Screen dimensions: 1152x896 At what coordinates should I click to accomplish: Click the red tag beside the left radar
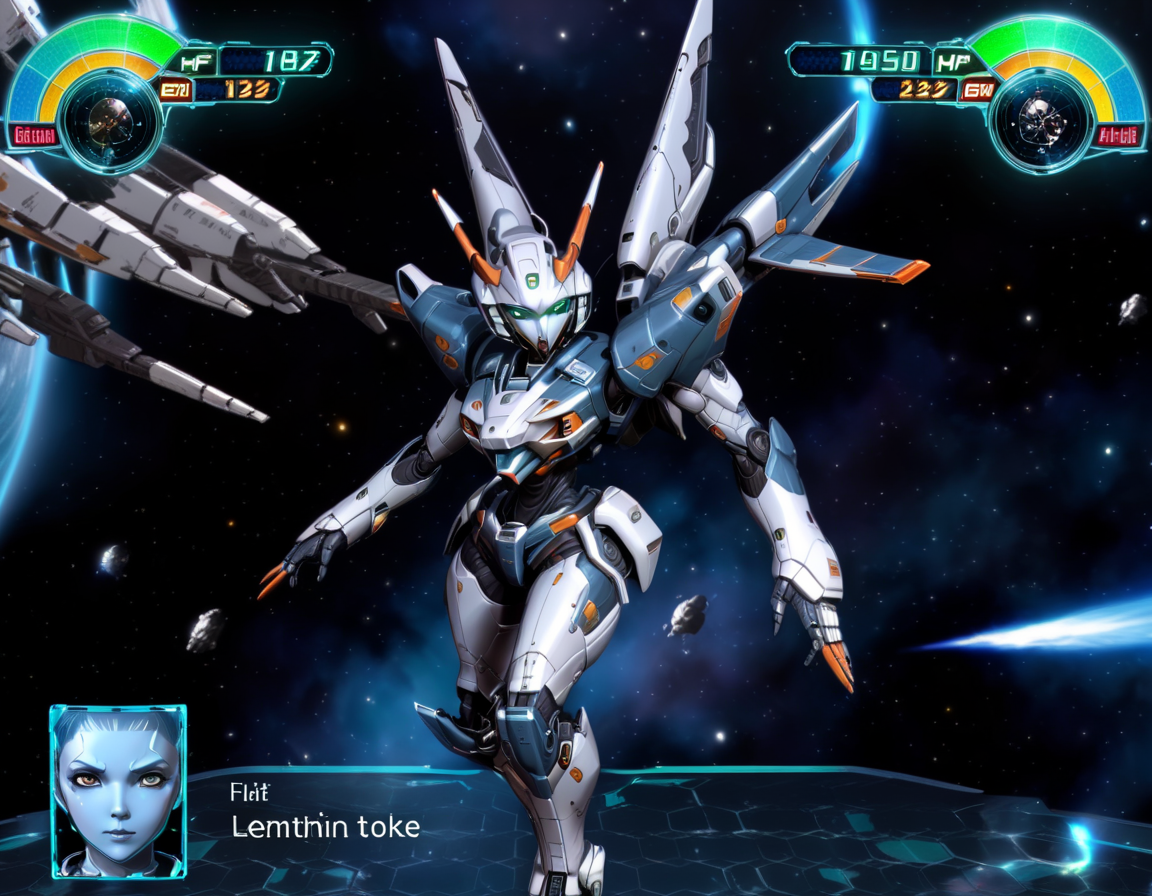[x=33, y=135]
